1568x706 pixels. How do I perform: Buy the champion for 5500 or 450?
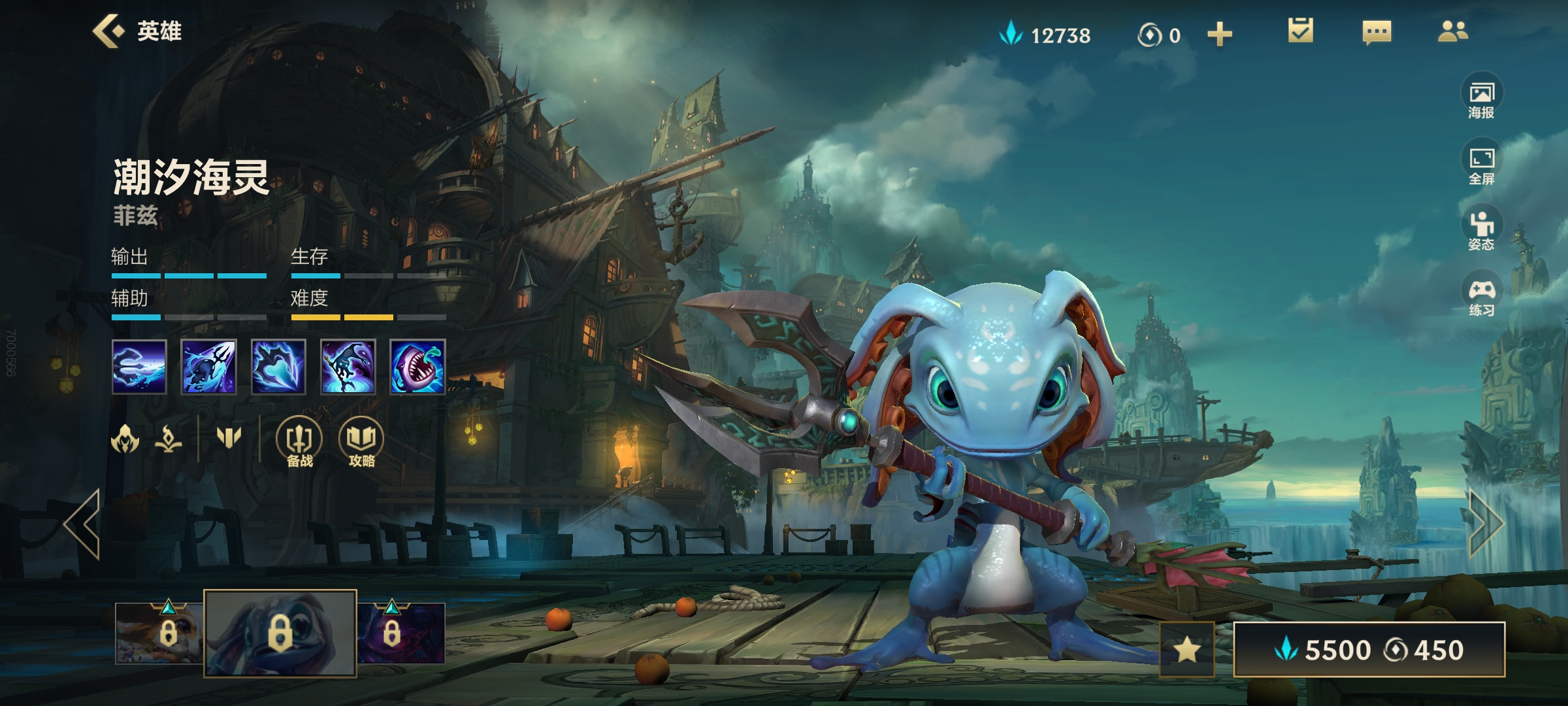[1369, 649]
